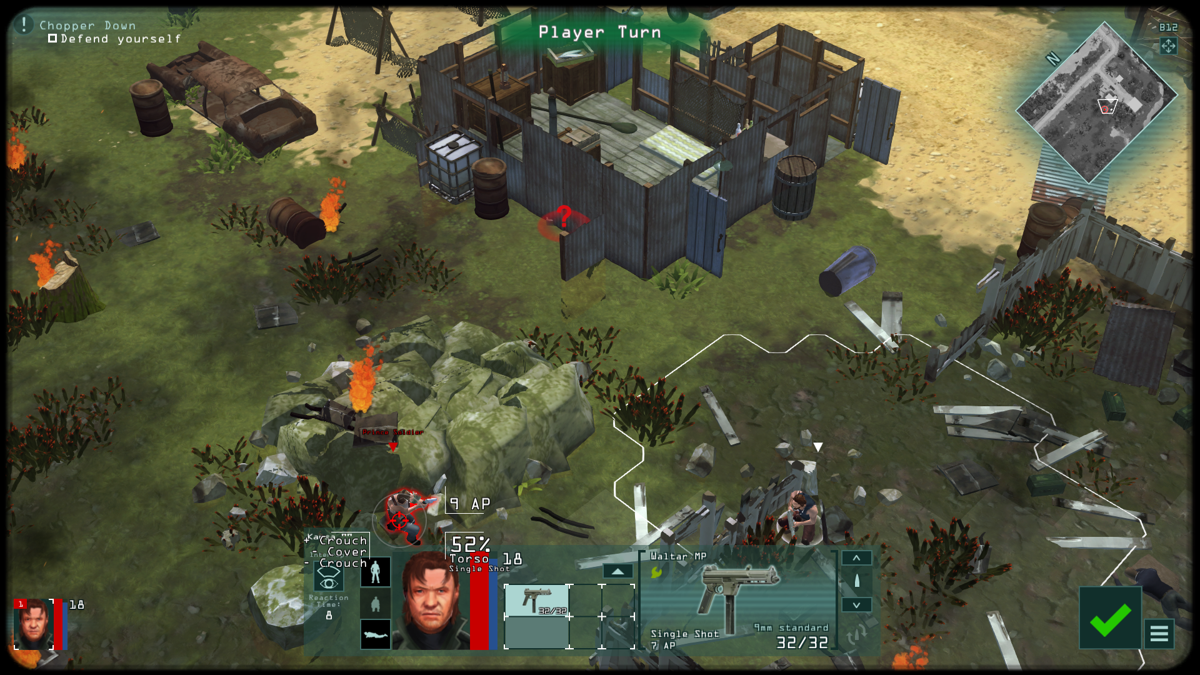Expand inventory with the up-arrow tab
The image size is (1200, 675).
coord(618,571)
